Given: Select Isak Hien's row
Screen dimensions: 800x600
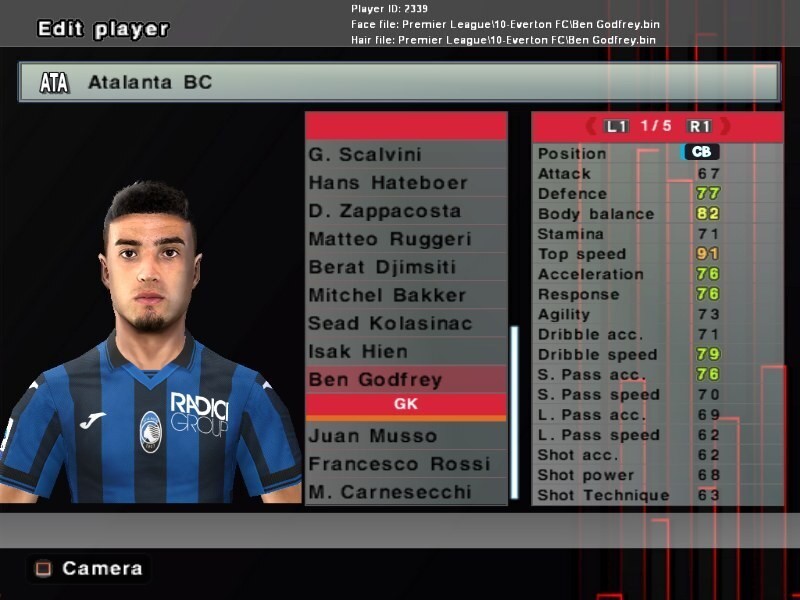Looking at the screenshot, I should [405, 351].
